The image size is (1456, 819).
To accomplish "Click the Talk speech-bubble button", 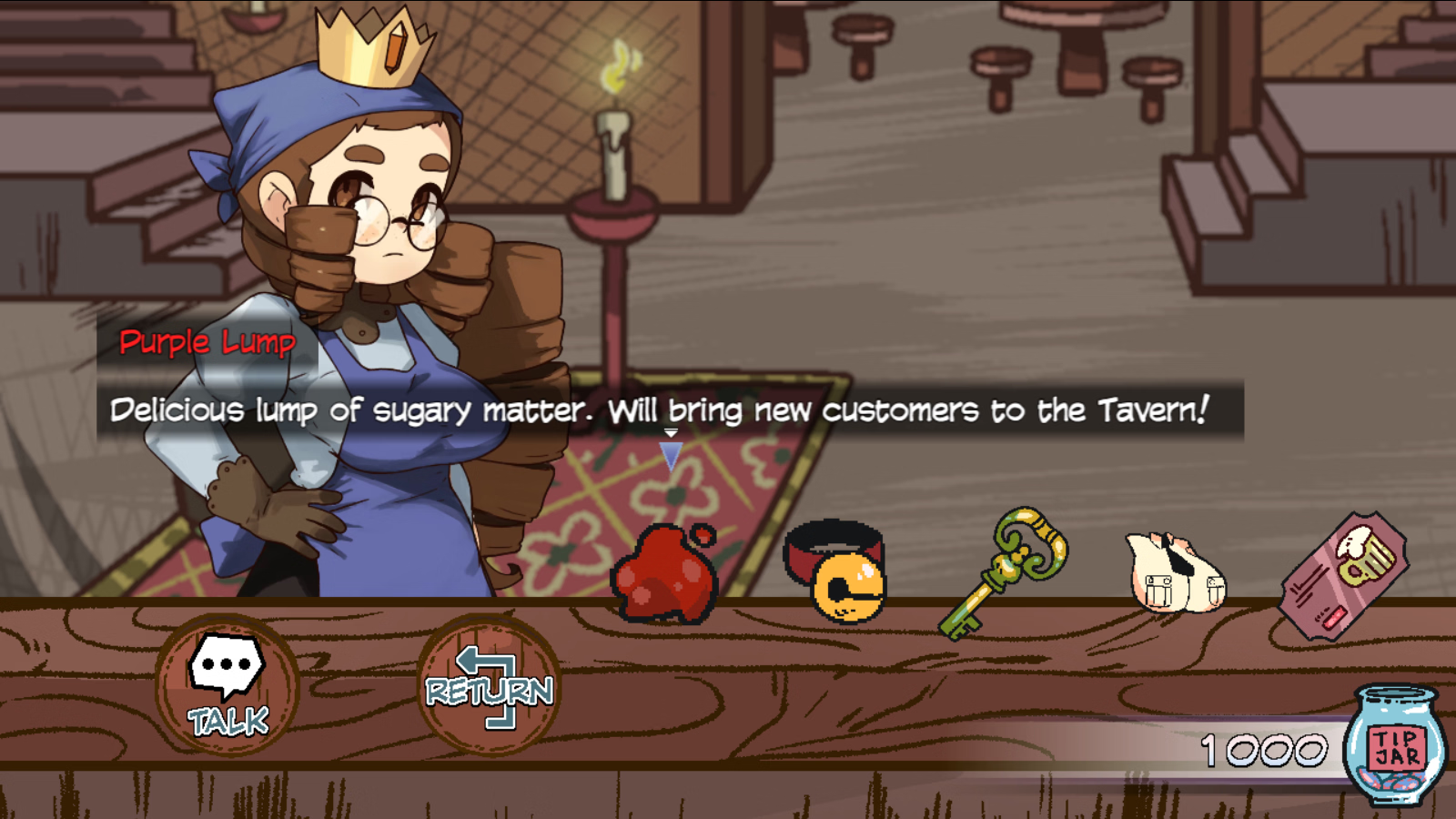I will (x=227, y=685).
